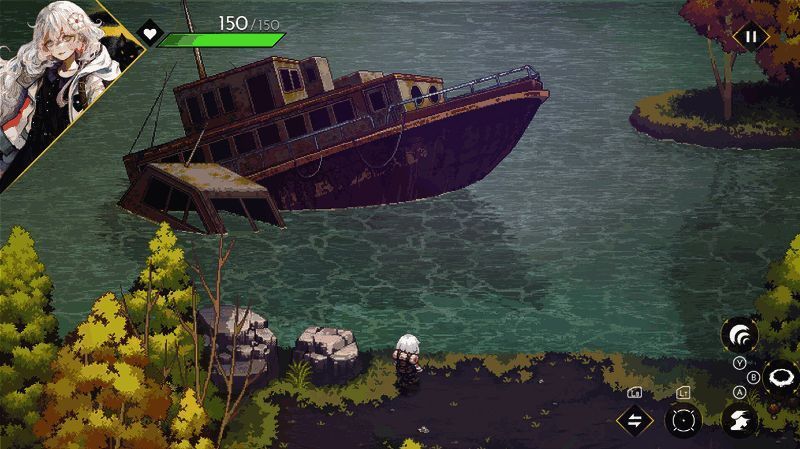Toggle the crosshair target lock-on button
The height and width of the screenshot is (449, 800).
684,421
